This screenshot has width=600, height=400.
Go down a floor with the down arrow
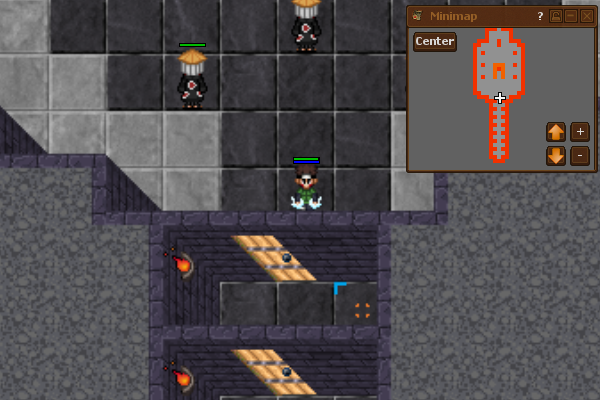556,156
